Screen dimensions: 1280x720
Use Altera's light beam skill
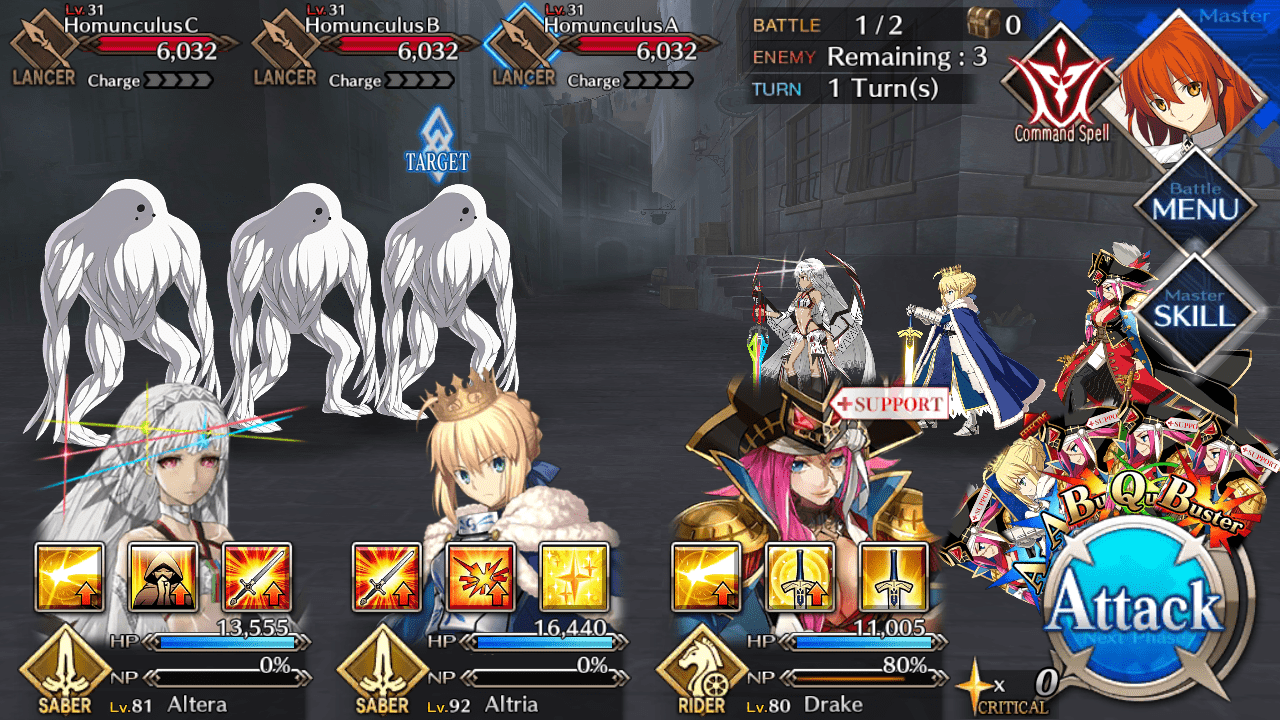[x=69, y=577]
